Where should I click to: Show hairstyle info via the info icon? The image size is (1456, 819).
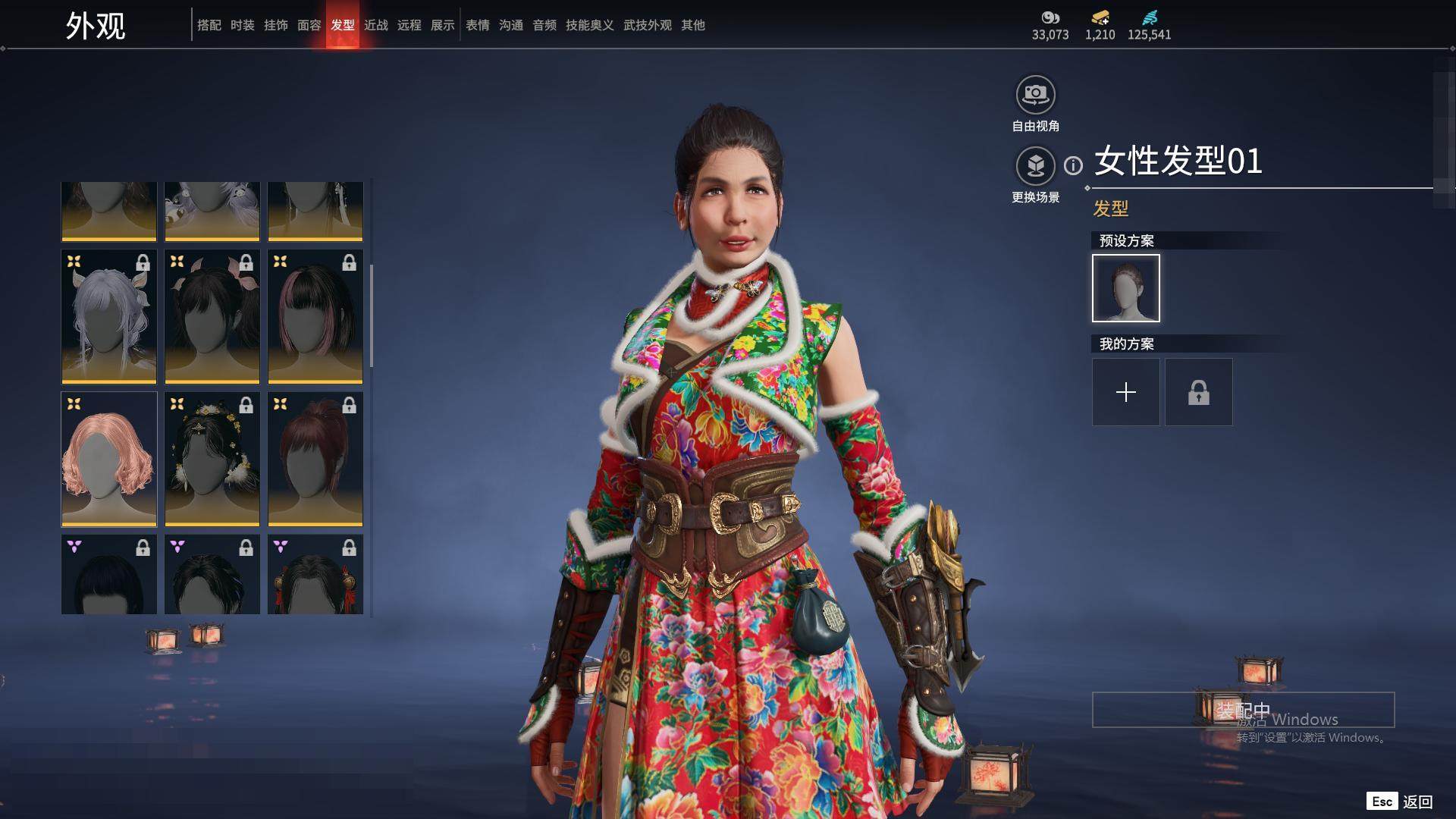[1073, 165]
